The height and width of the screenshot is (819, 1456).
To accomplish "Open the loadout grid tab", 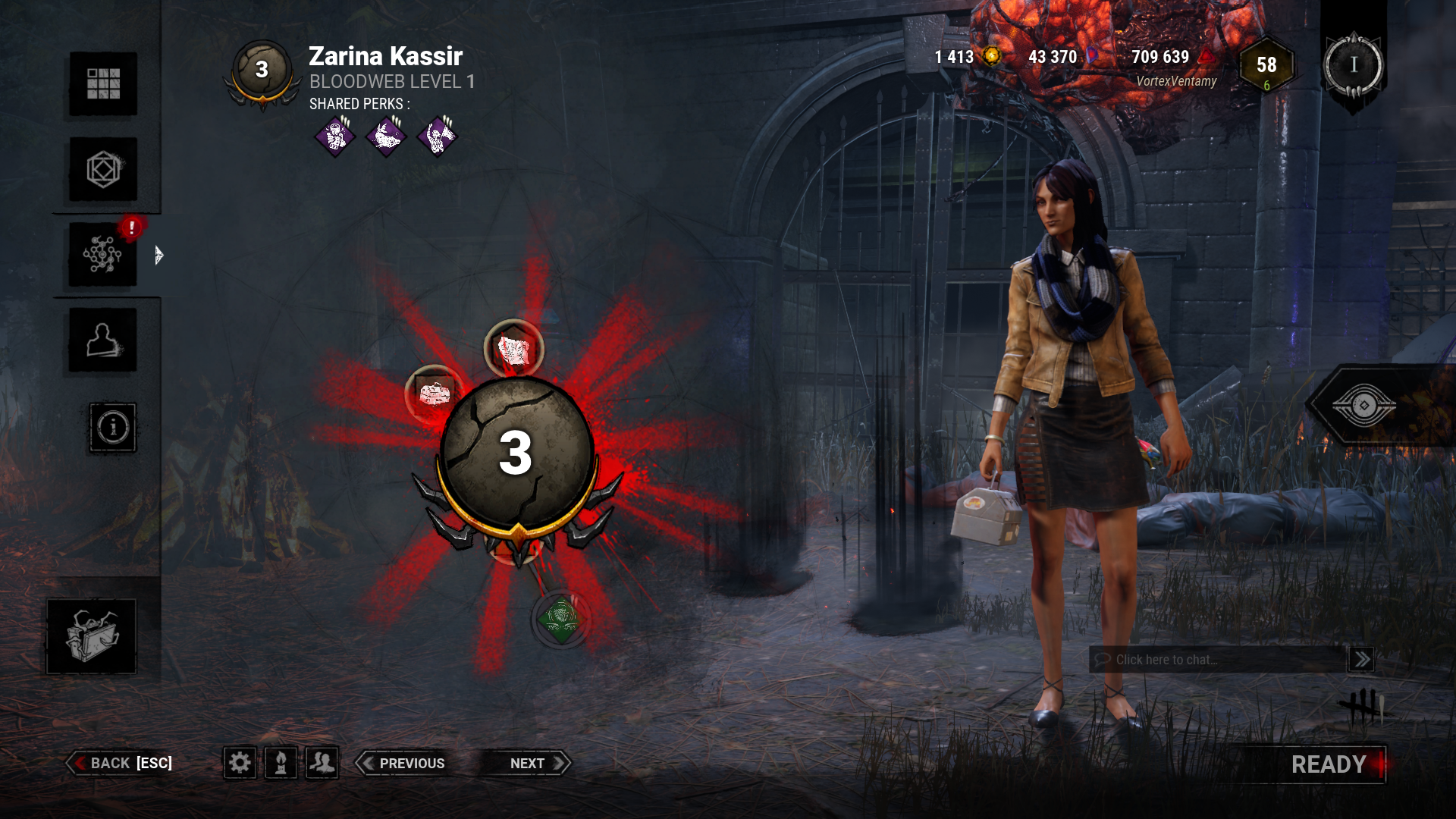I will point(103,83).
